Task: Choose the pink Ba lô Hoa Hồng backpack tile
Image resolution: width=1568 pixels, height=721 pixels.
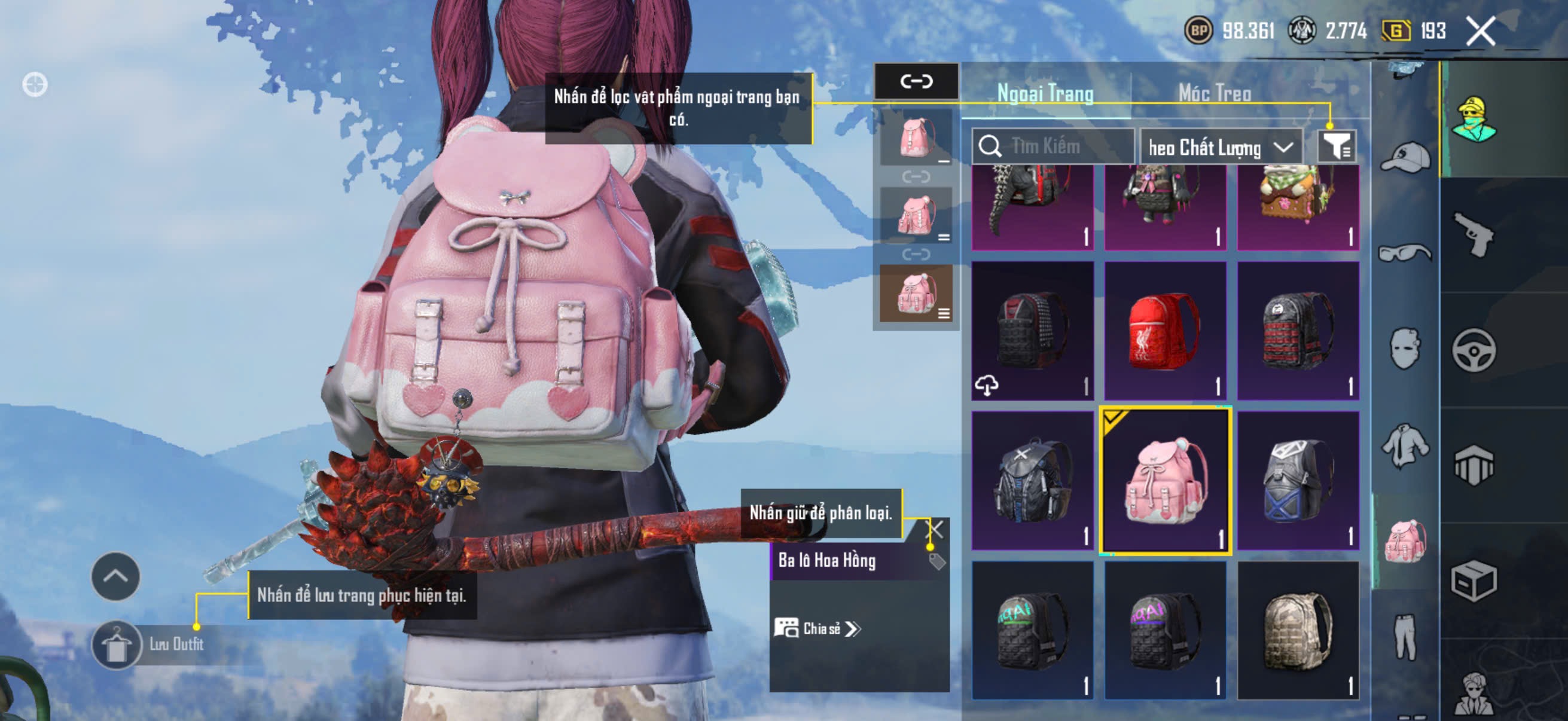Action: (x=1165, y=481)
